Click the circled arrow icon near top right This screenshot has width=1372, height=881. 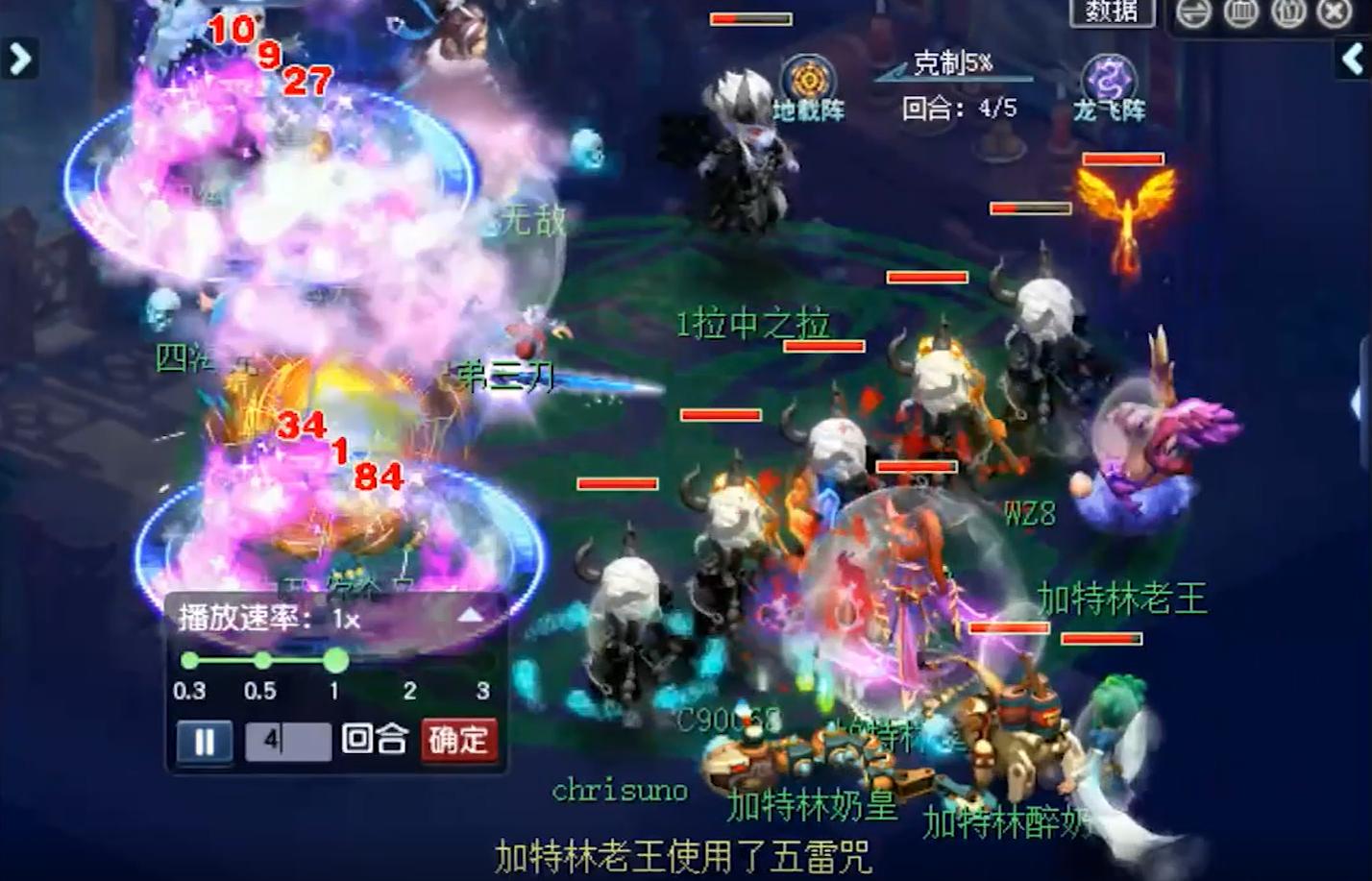coord(1194,13)
